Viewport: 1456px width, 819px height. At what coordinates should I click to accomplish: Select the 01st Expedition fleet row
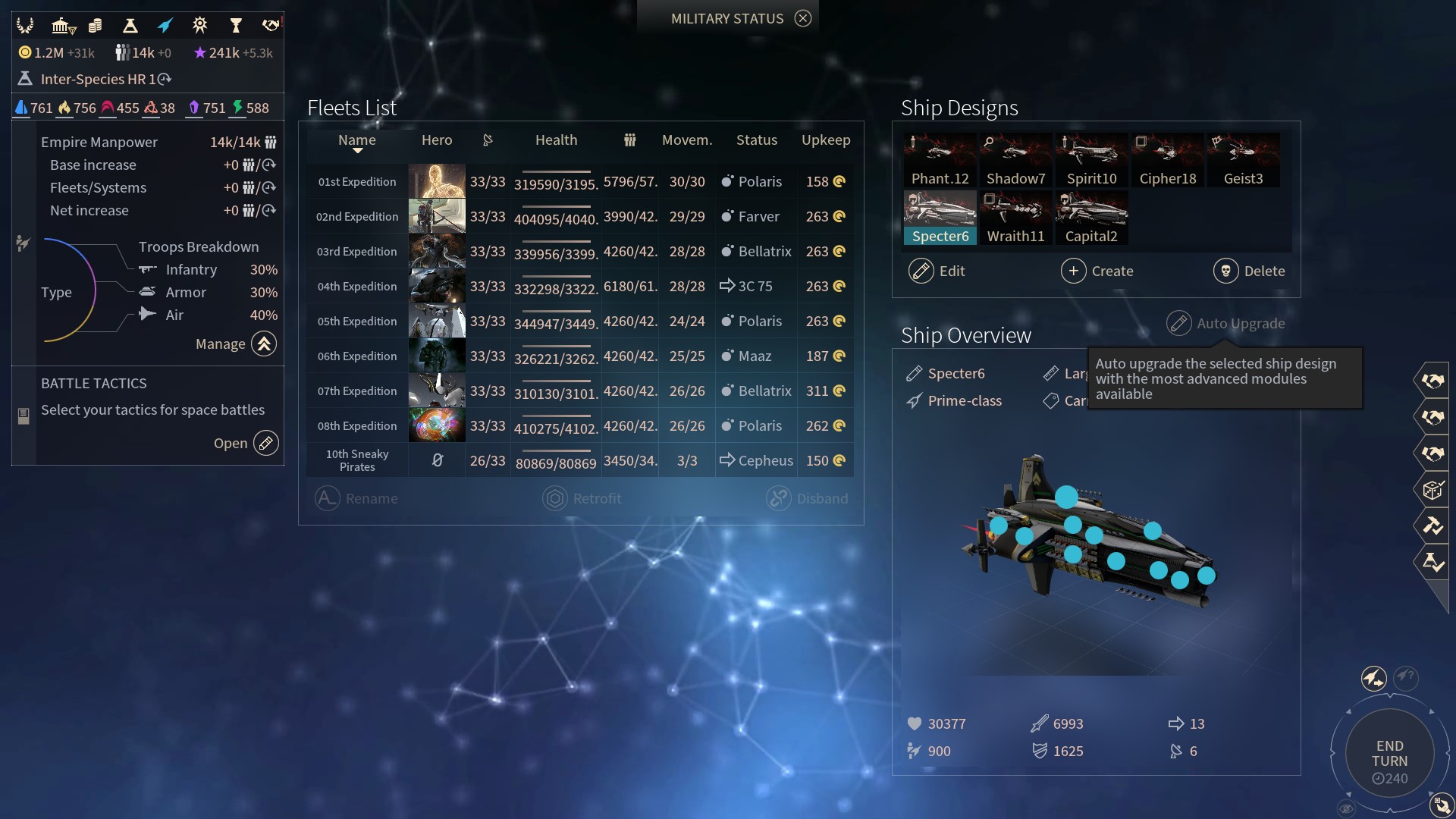coord(356,182)
